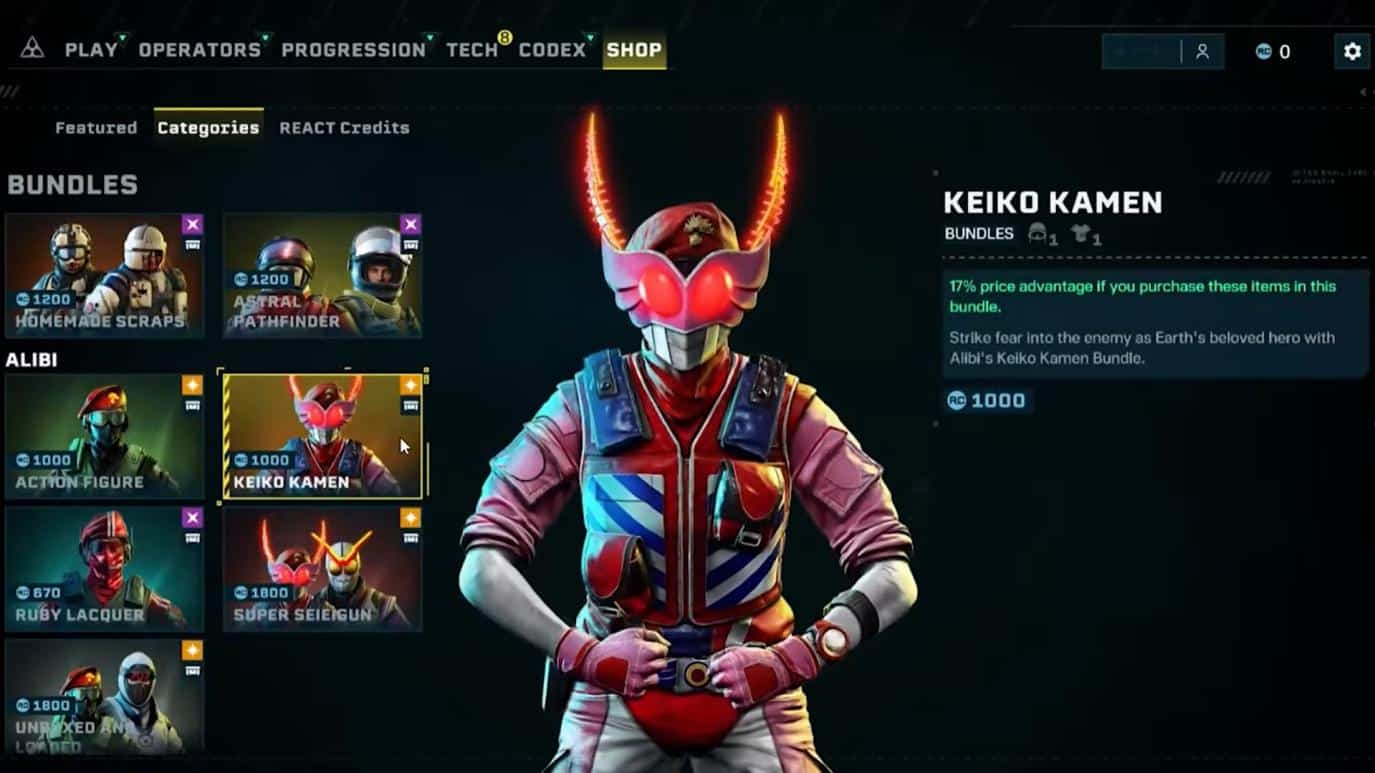
Task: Choose the Homemade Scraps bundle
Action: pos(104,275)
